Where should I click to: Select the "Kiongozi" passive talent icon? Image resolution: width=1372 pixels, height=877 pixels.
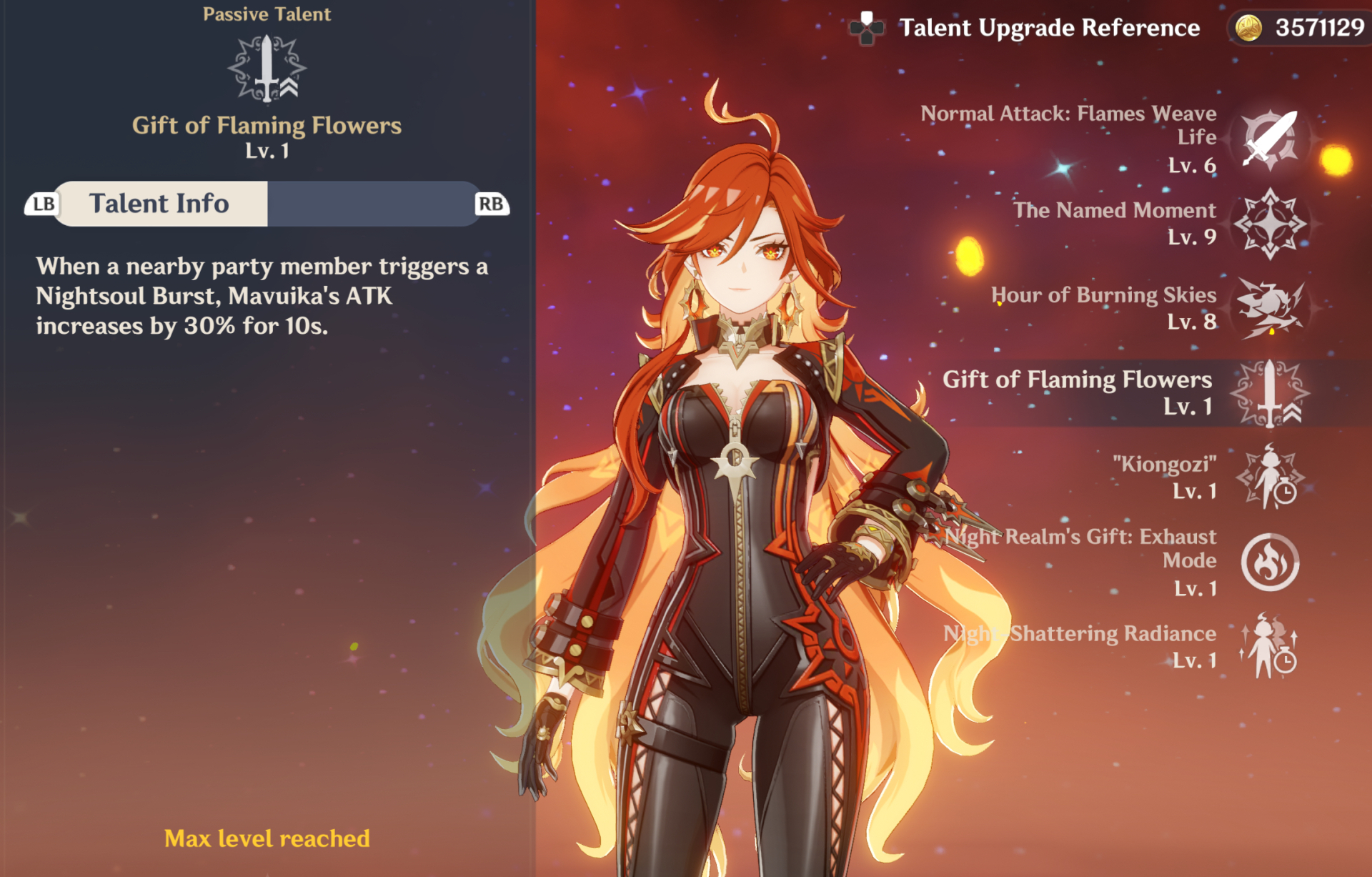tap(1271, 477)
